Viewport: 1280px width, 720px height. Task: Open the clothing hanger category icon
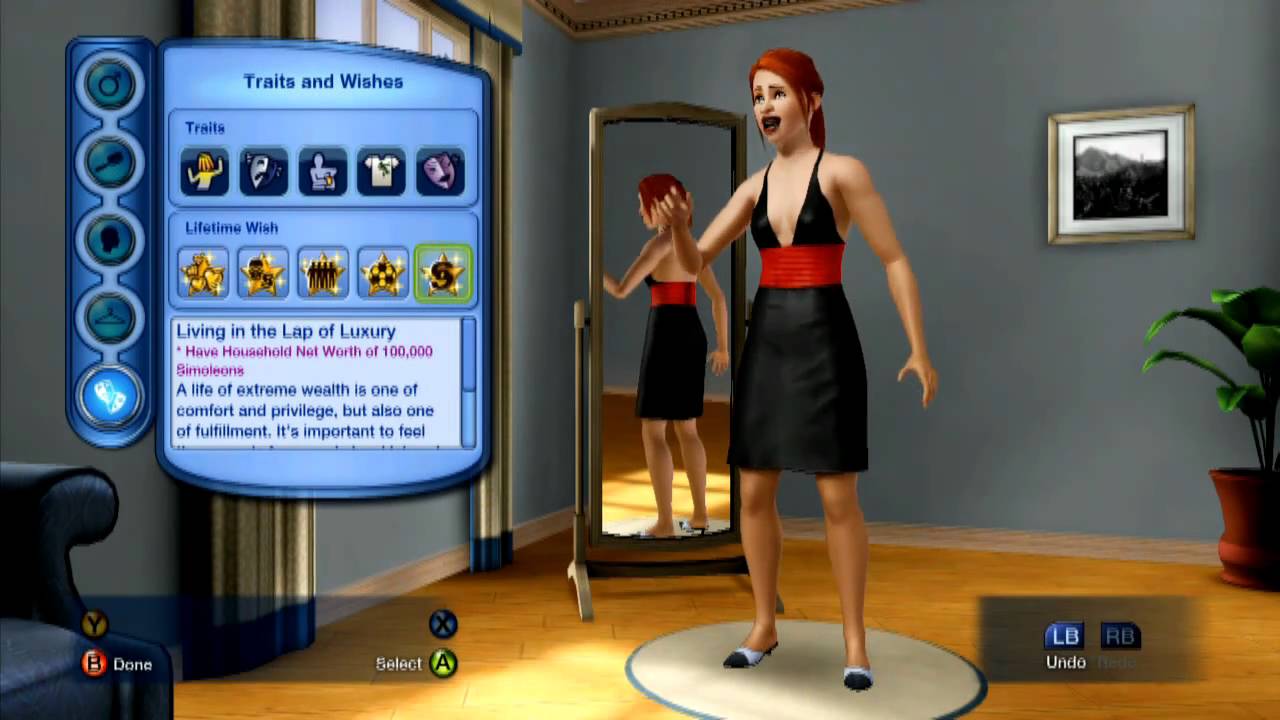point(110,317)
